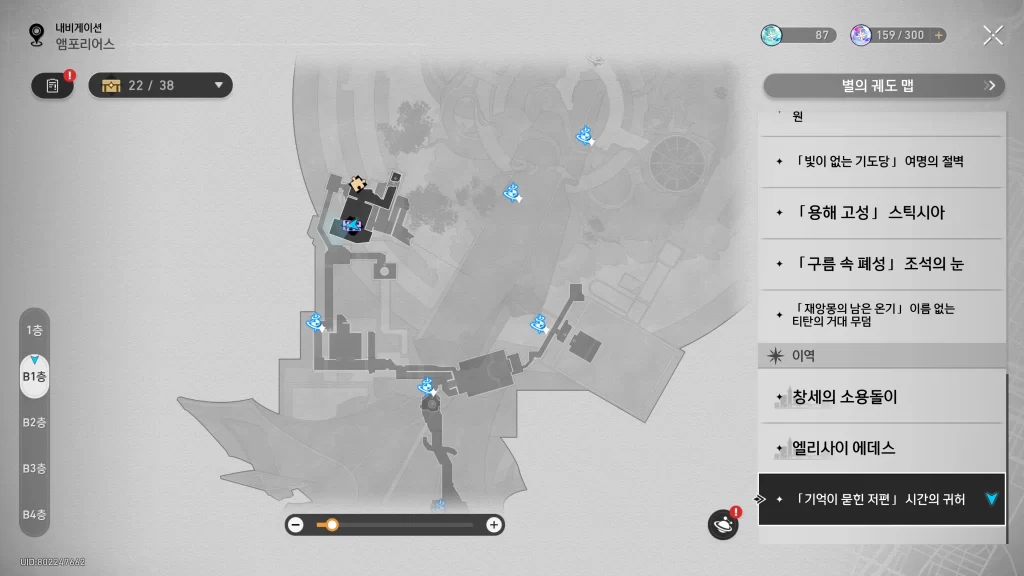The image size is (1024, 576).
Task: Switch to floor B2층
Action: [34, 422]
